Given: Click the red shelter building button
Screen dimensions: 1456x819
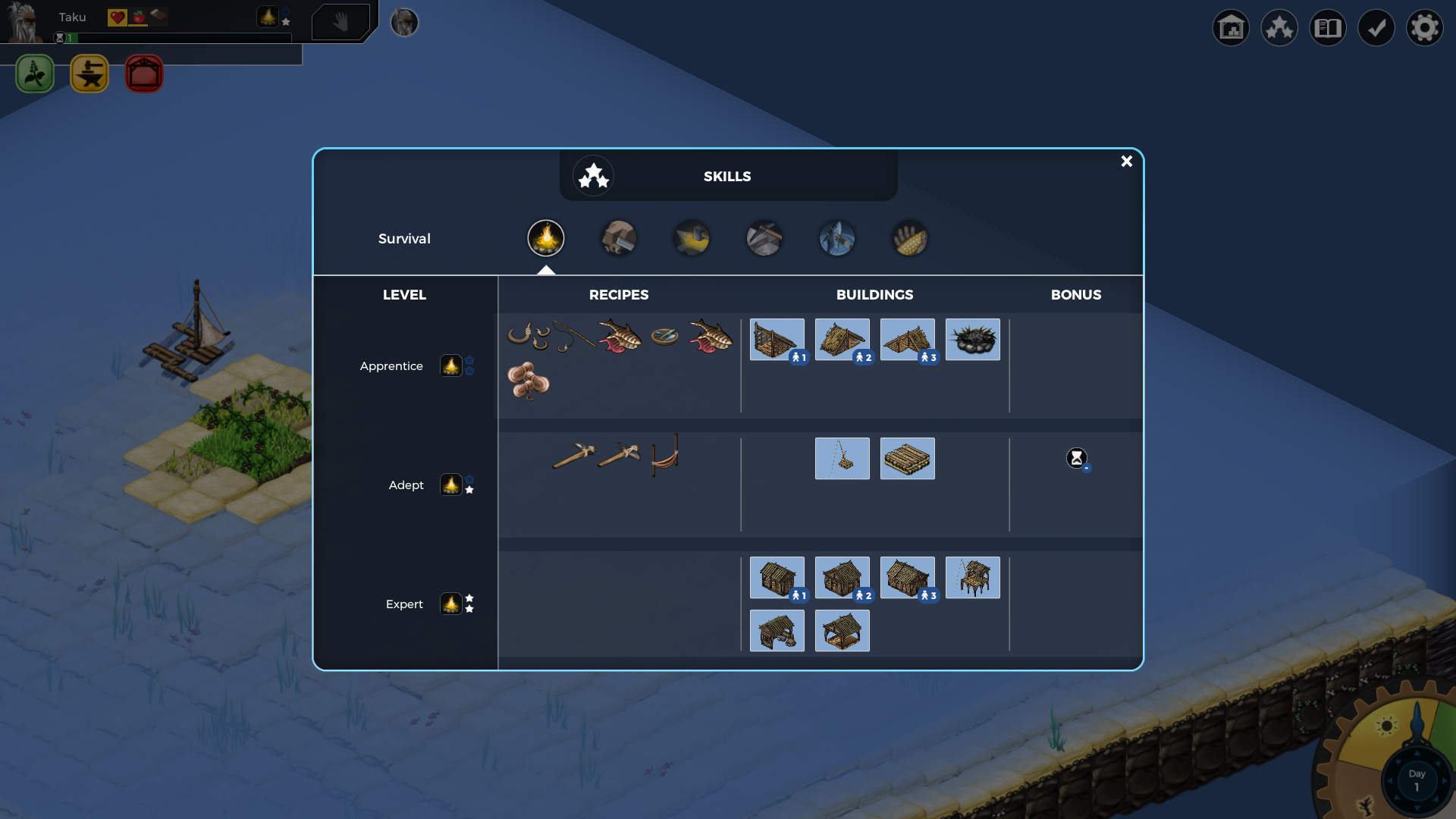Looking at the screenshot, I should 144,74.
